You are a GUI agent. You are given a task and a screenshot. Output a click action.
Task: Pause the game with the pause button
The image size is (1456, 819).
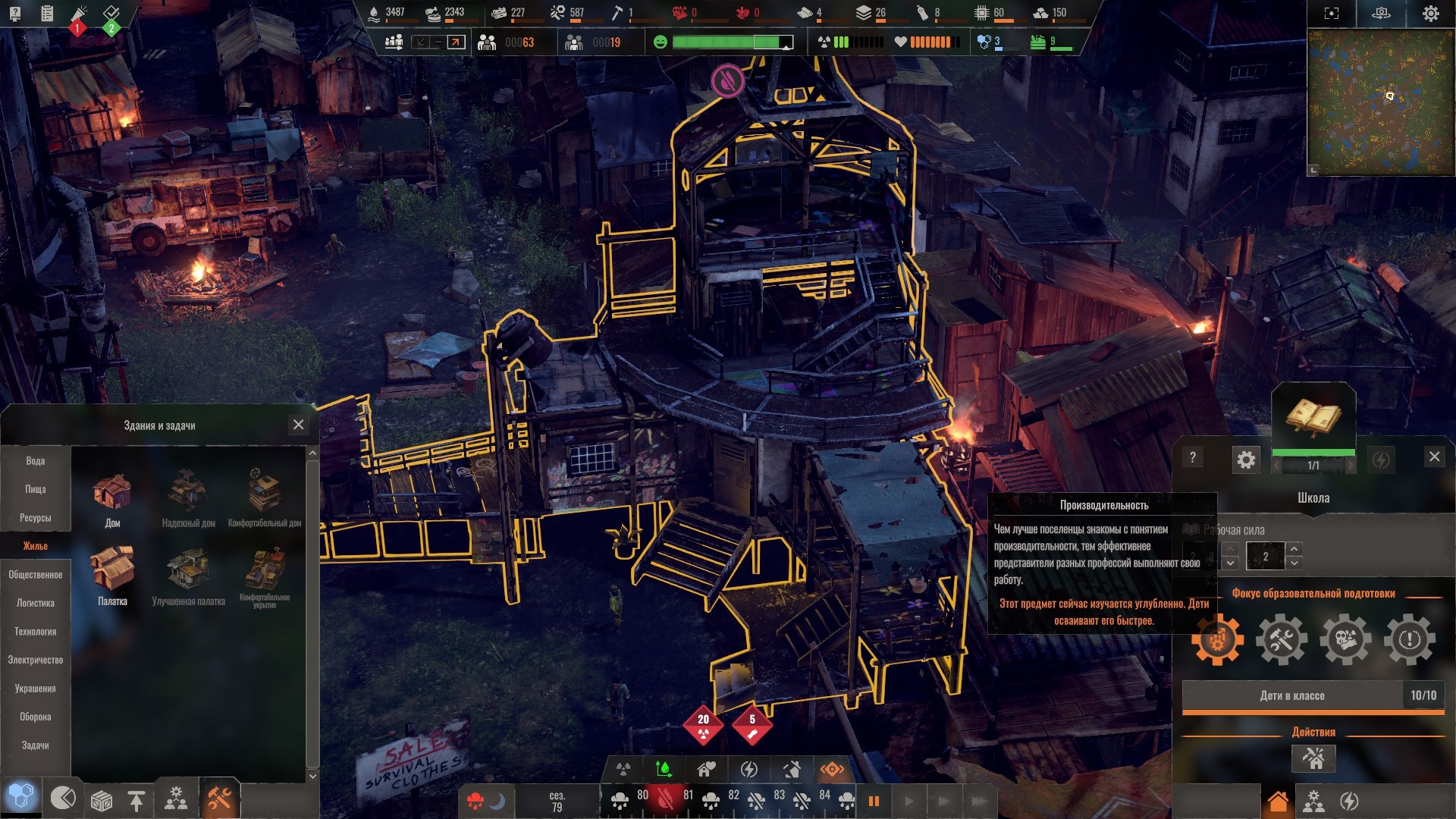point(874,801)
